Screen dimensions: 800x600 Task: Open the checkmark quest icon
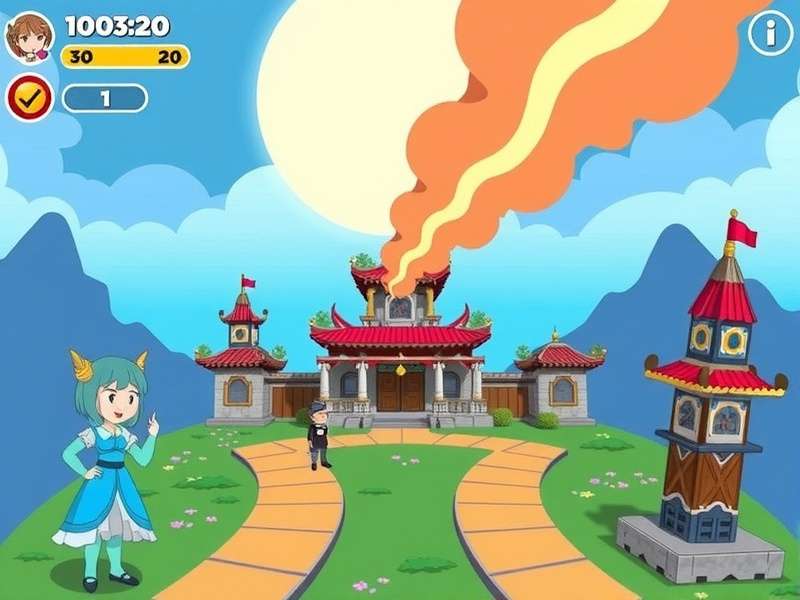(x=30, y=98)
